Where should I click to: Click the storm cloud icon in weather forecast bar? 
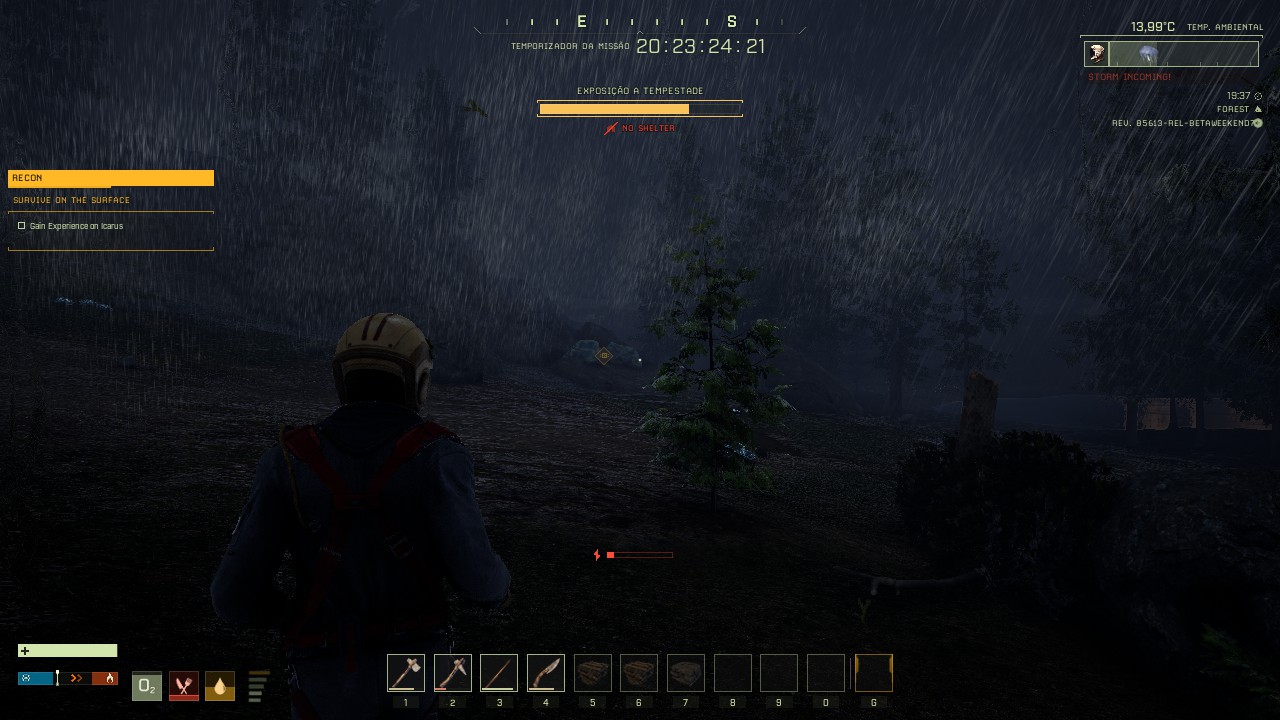pyautogui.click(x=1148, y=52)
